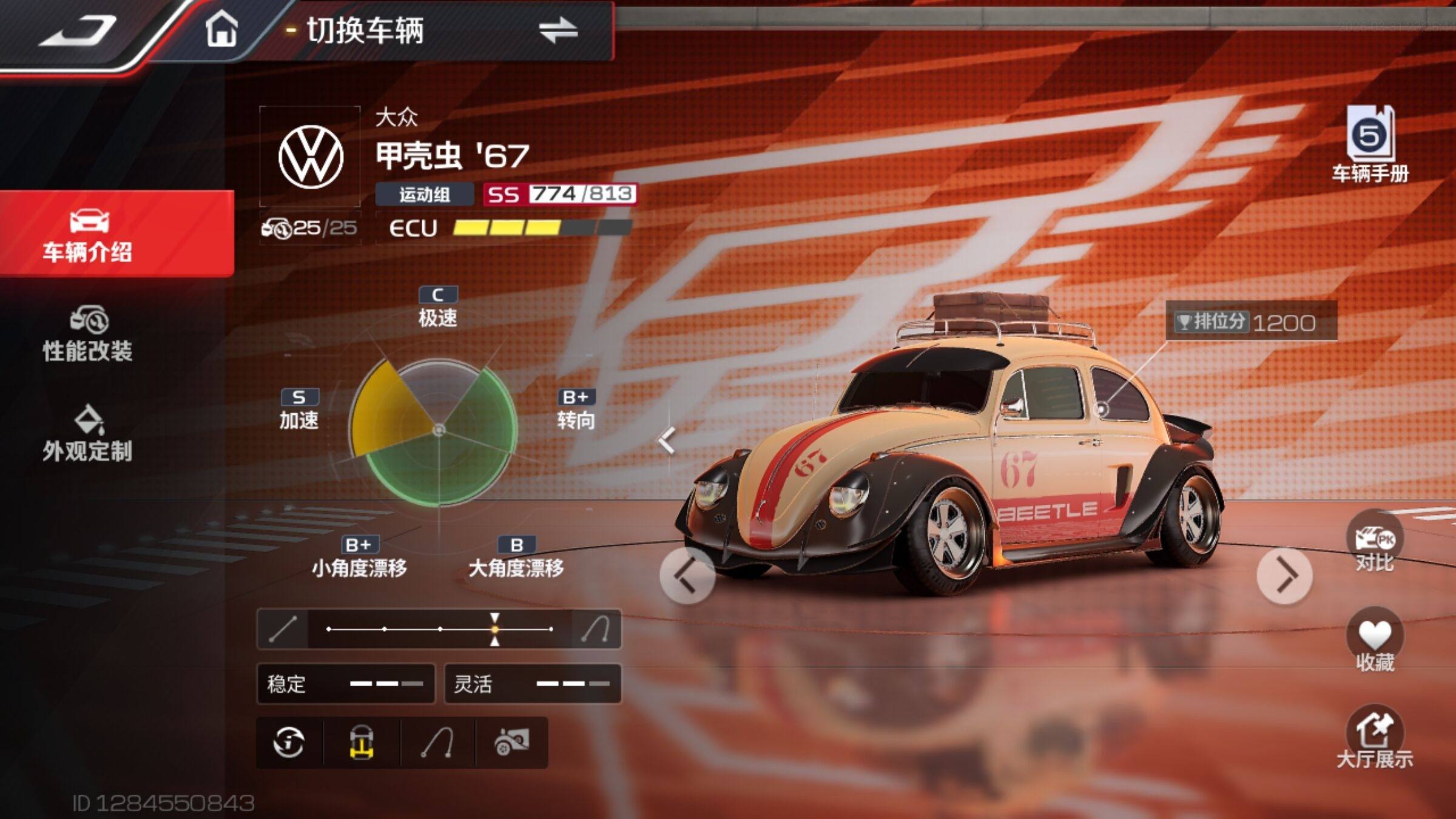Show the previous car with the left arrow
The width and height of the screenshot is (1456, 819).
click(x=687, y=575)
